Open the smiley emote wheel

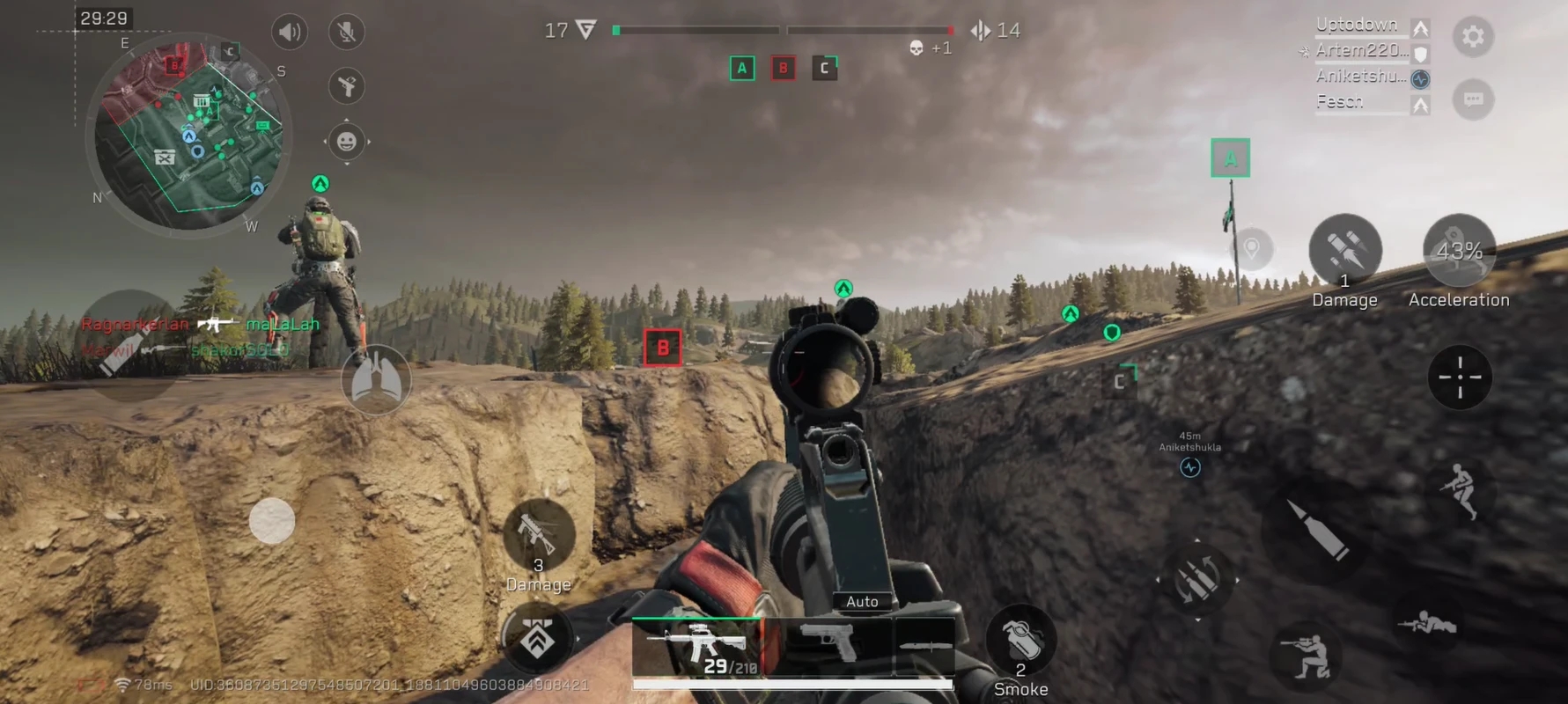347,141
